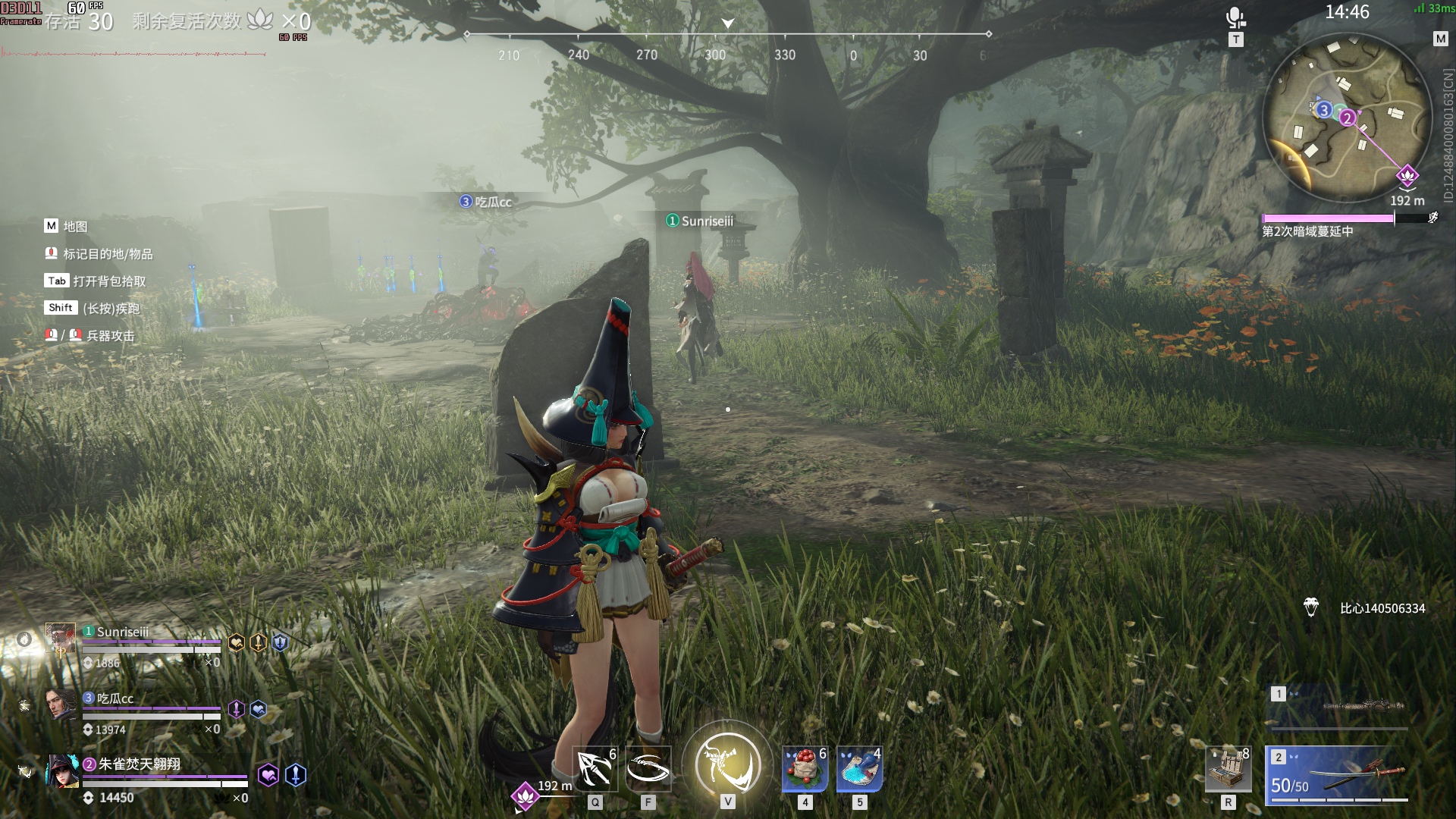Viewport: 1456px width, 819px height.
Task: Use the blue powder item slot
Action: click(x=859, y=769)
